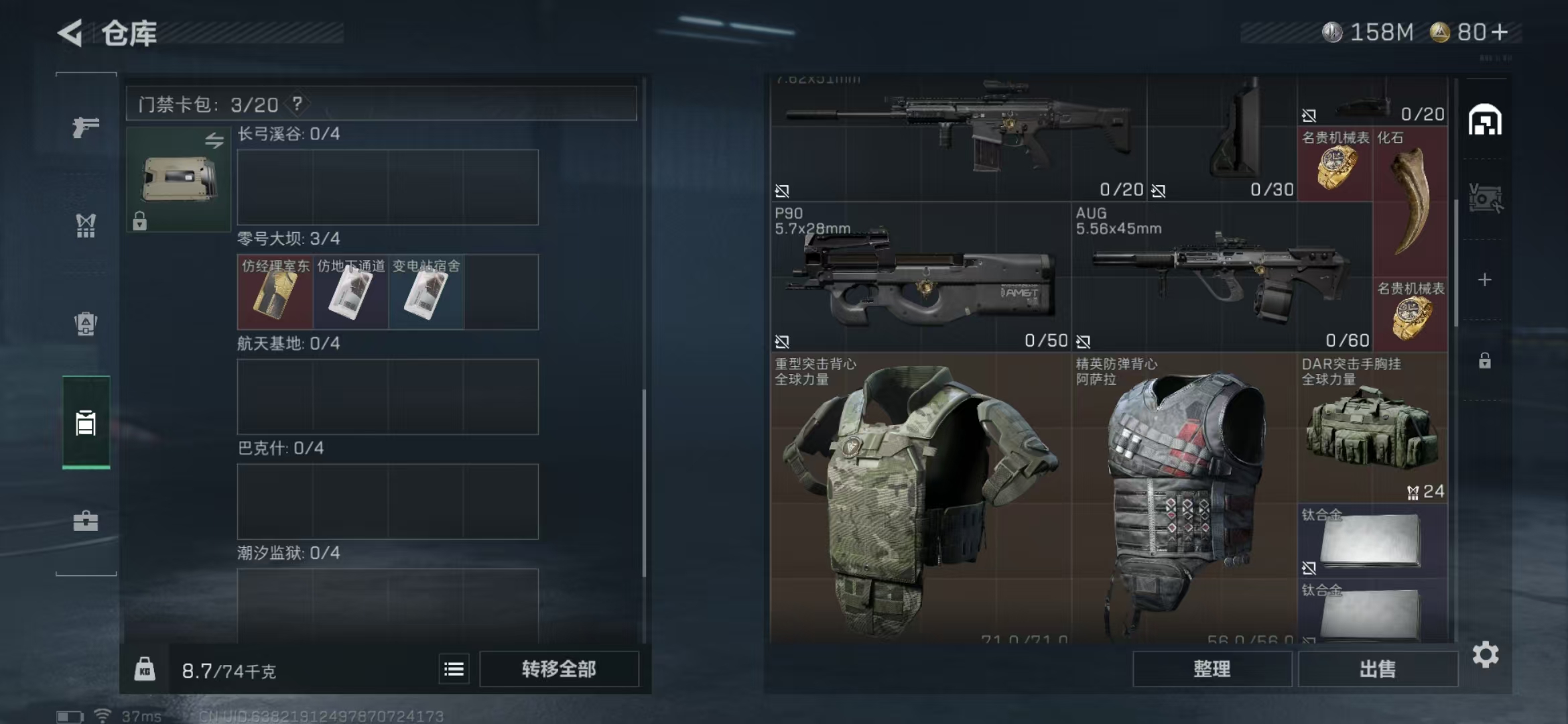Pick the DAR突击手胸挂 chest rig
This screenshot has width=1568, height=724.
coord(1372,428)
